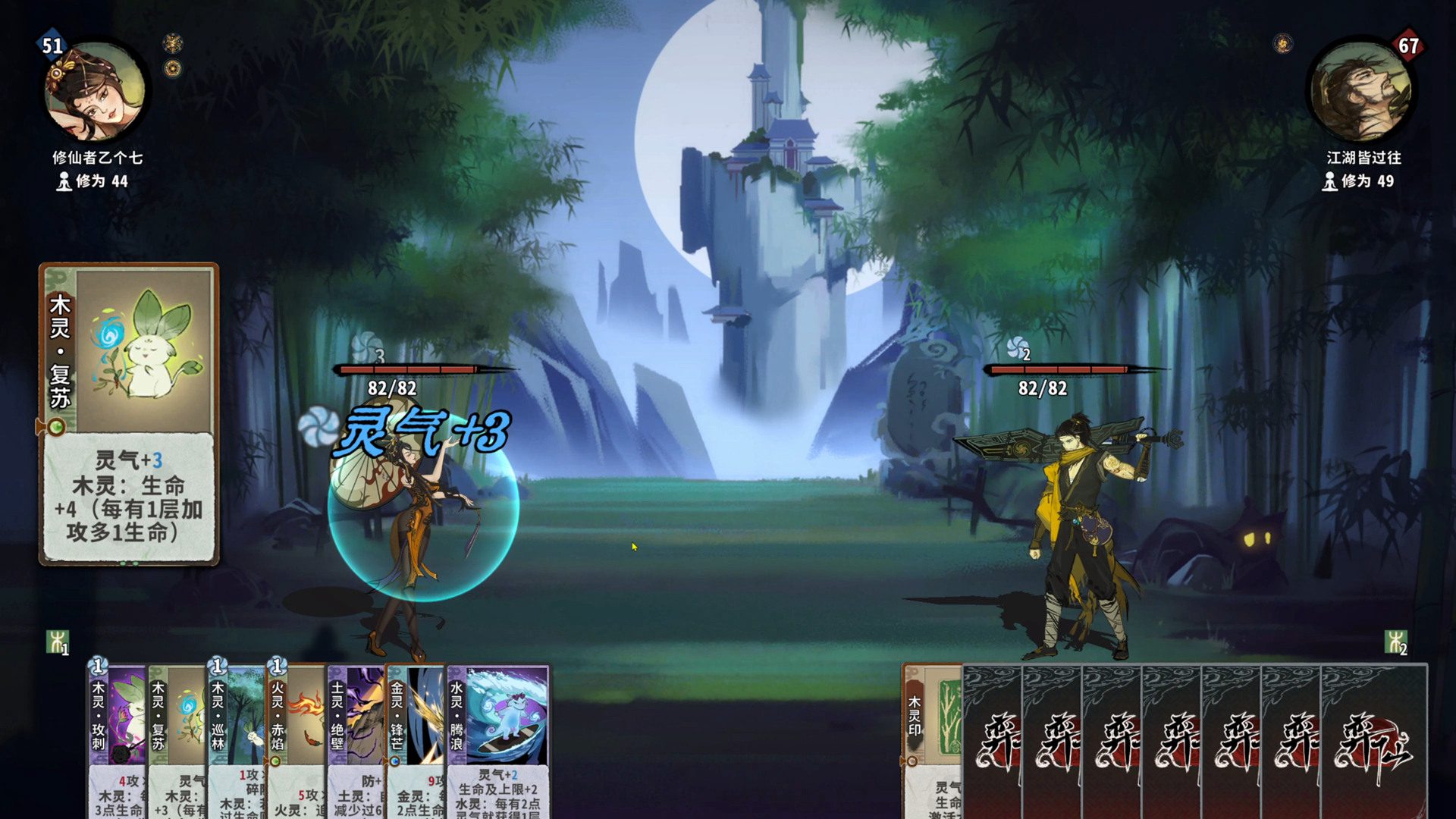Image resolution: width=1456 pixels, height=819 pixels.
Task: View the large 木灵·复苏 card preview
Action: point(129,414)
